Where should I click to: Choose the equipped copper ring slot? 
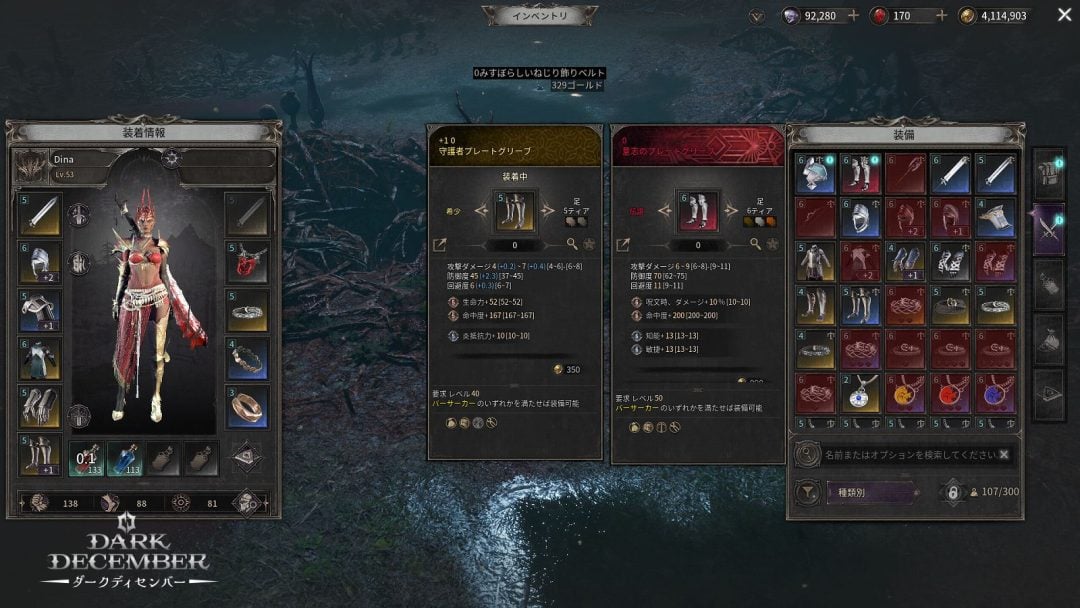click(247, 407)
